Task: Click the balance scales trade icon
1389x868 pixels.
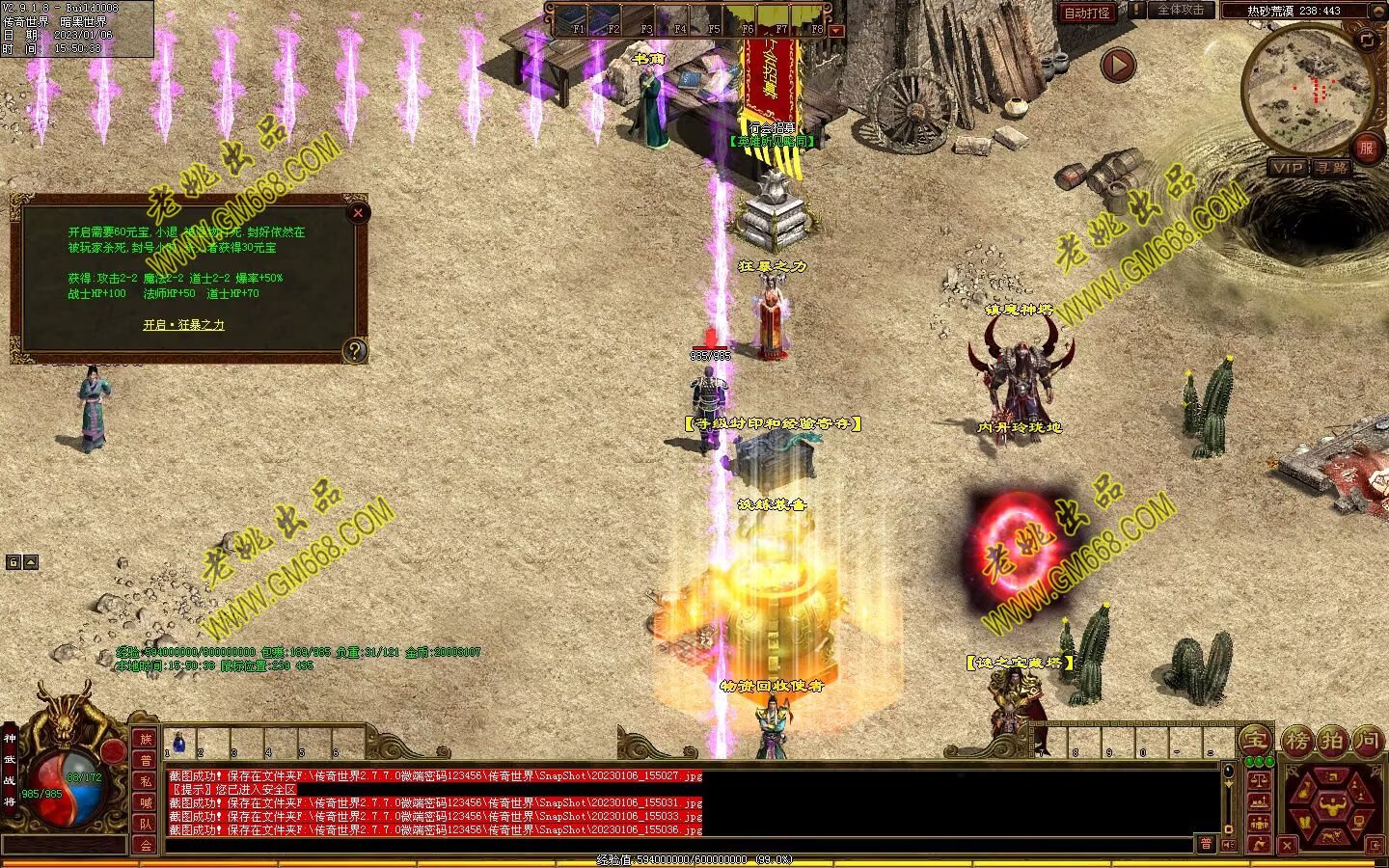Action: 1259,779
